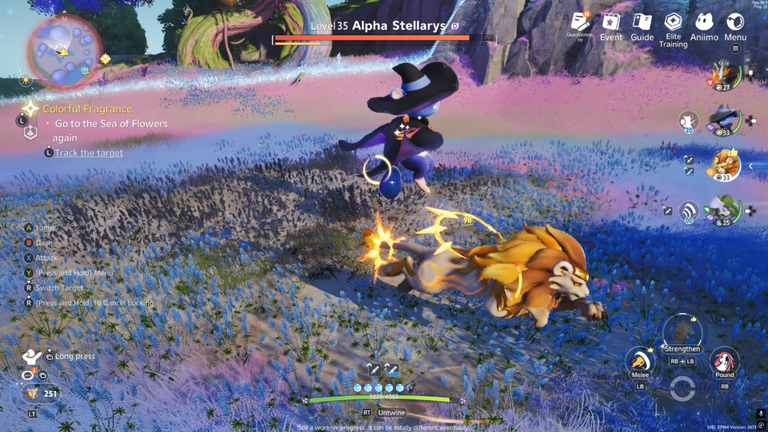Image resolution: width=768 pixels, height=432 pixels.
Task: Select the lion party Aniimo portrait
Action: tap(725, 165)
